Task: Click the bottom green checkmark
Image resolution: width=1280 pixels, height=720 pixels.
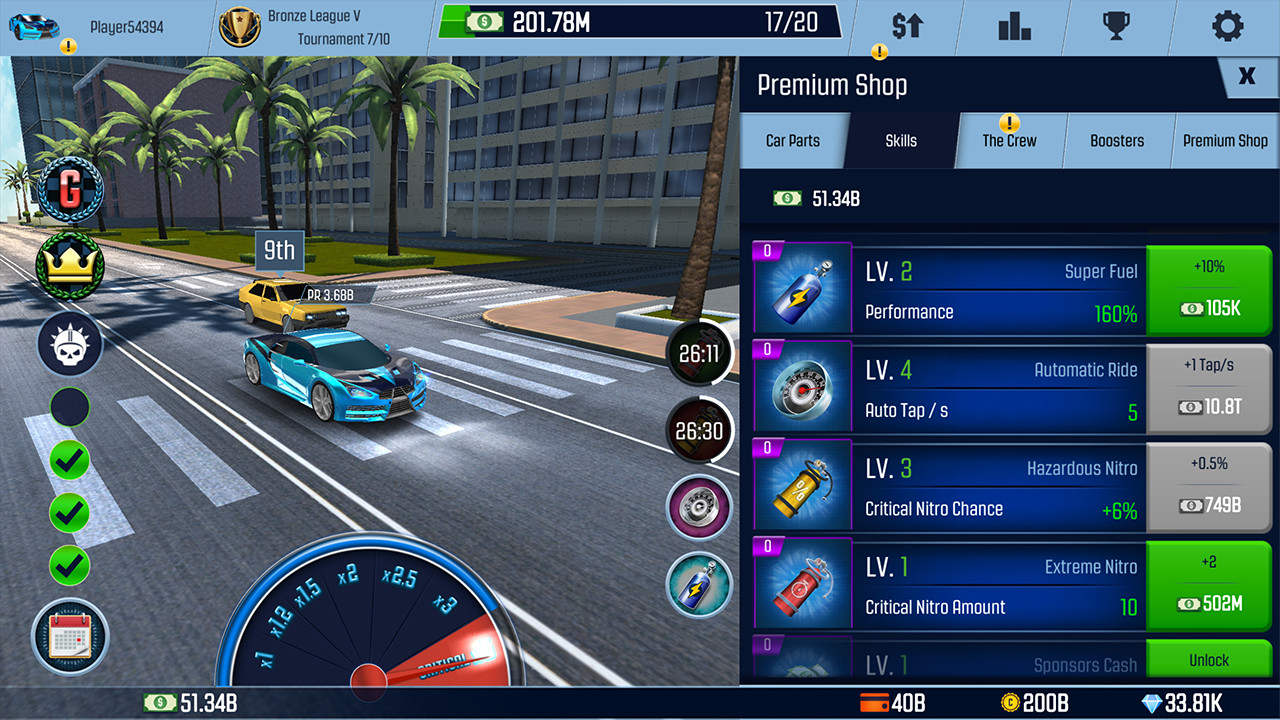Action: tap(68, 566)
